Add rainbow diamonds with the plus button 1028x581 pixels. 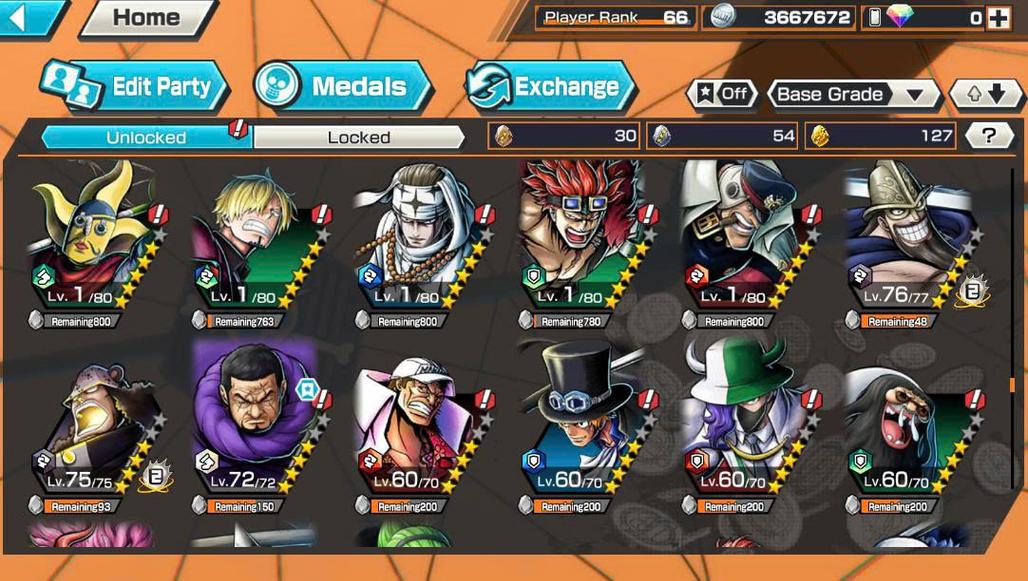tap(998, 17)
